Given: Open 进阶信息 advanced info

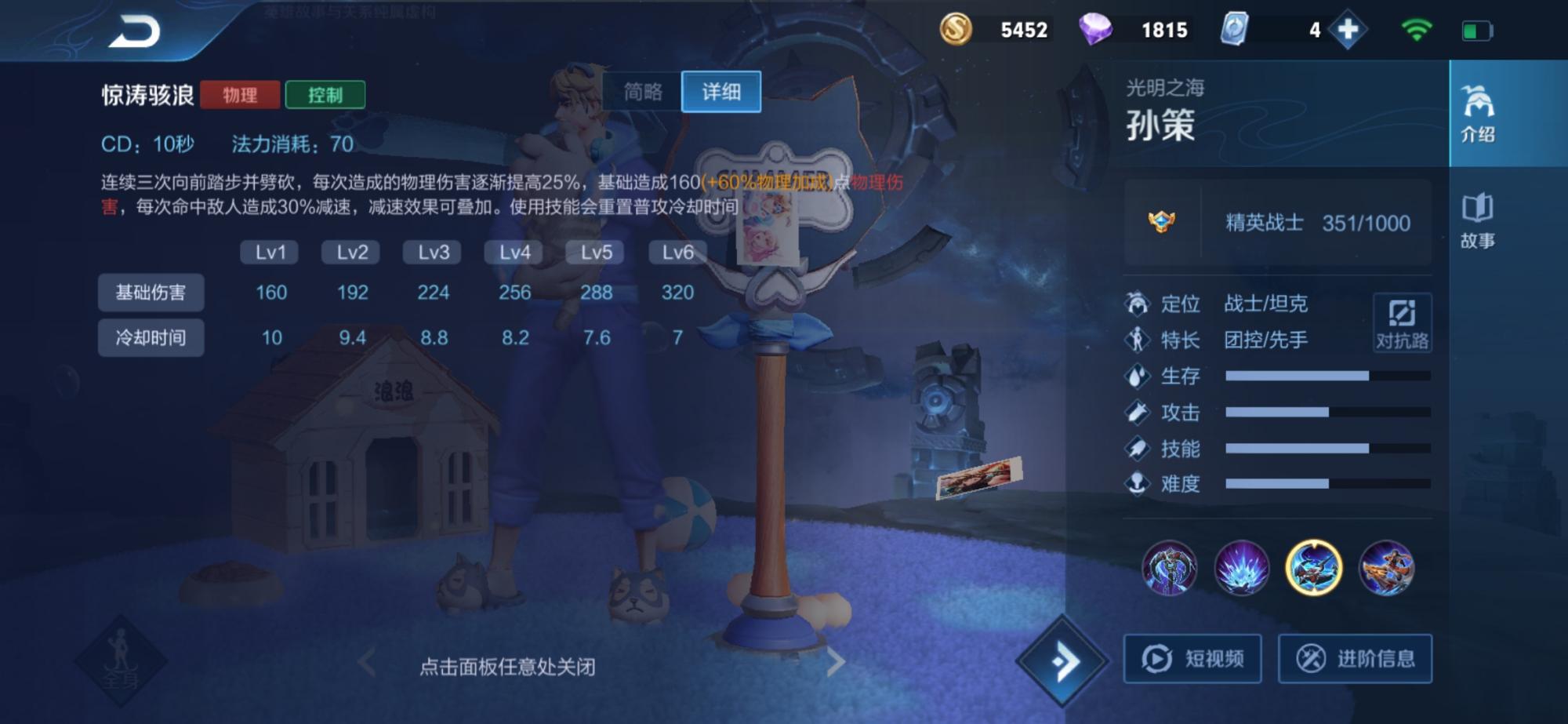Looking at the screenshot, I should tap(1356, 659).
